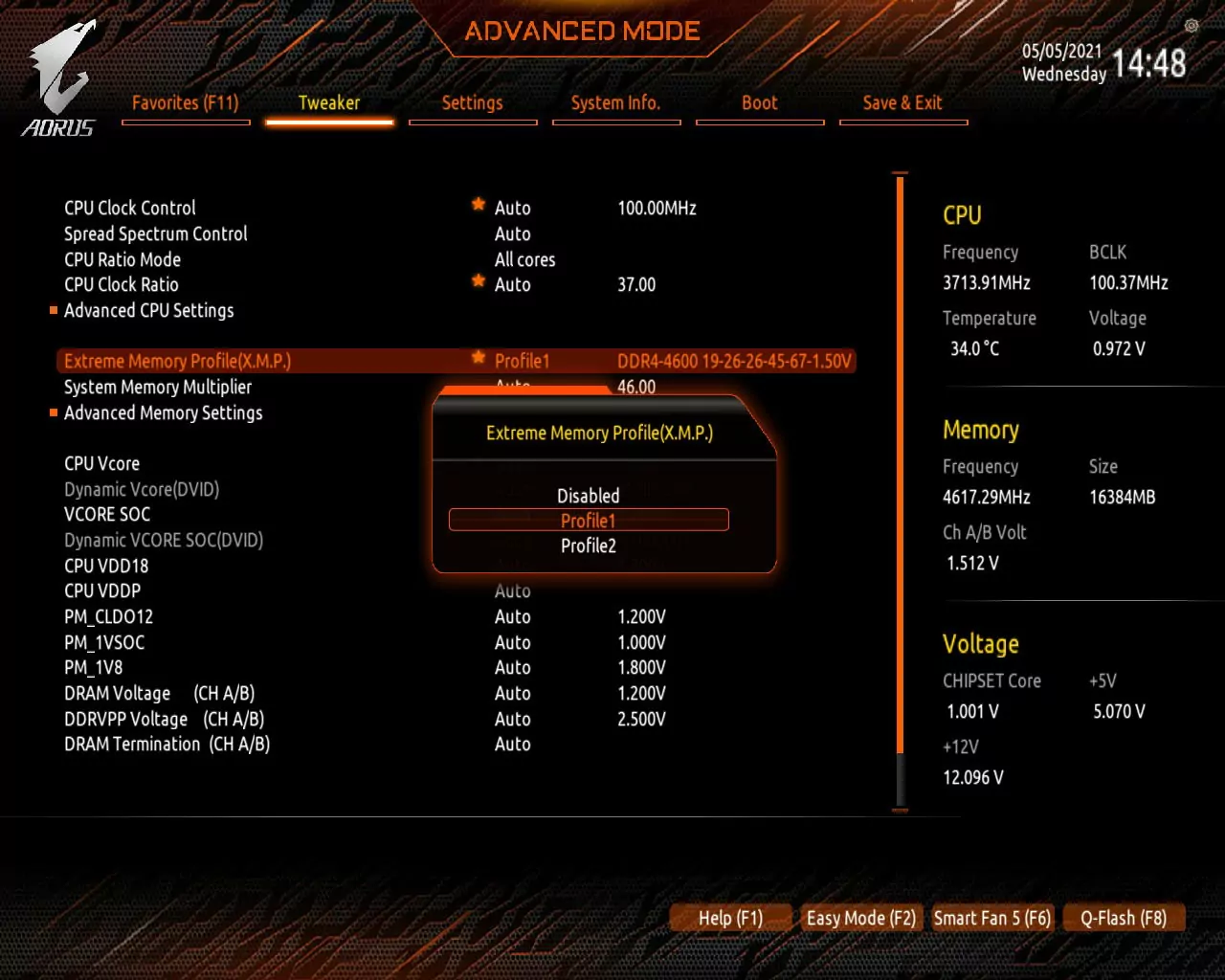The width and height of the screenshot is (1225, 980).
Task: Go to the Settings tab
Action: [x=473, y=103]
